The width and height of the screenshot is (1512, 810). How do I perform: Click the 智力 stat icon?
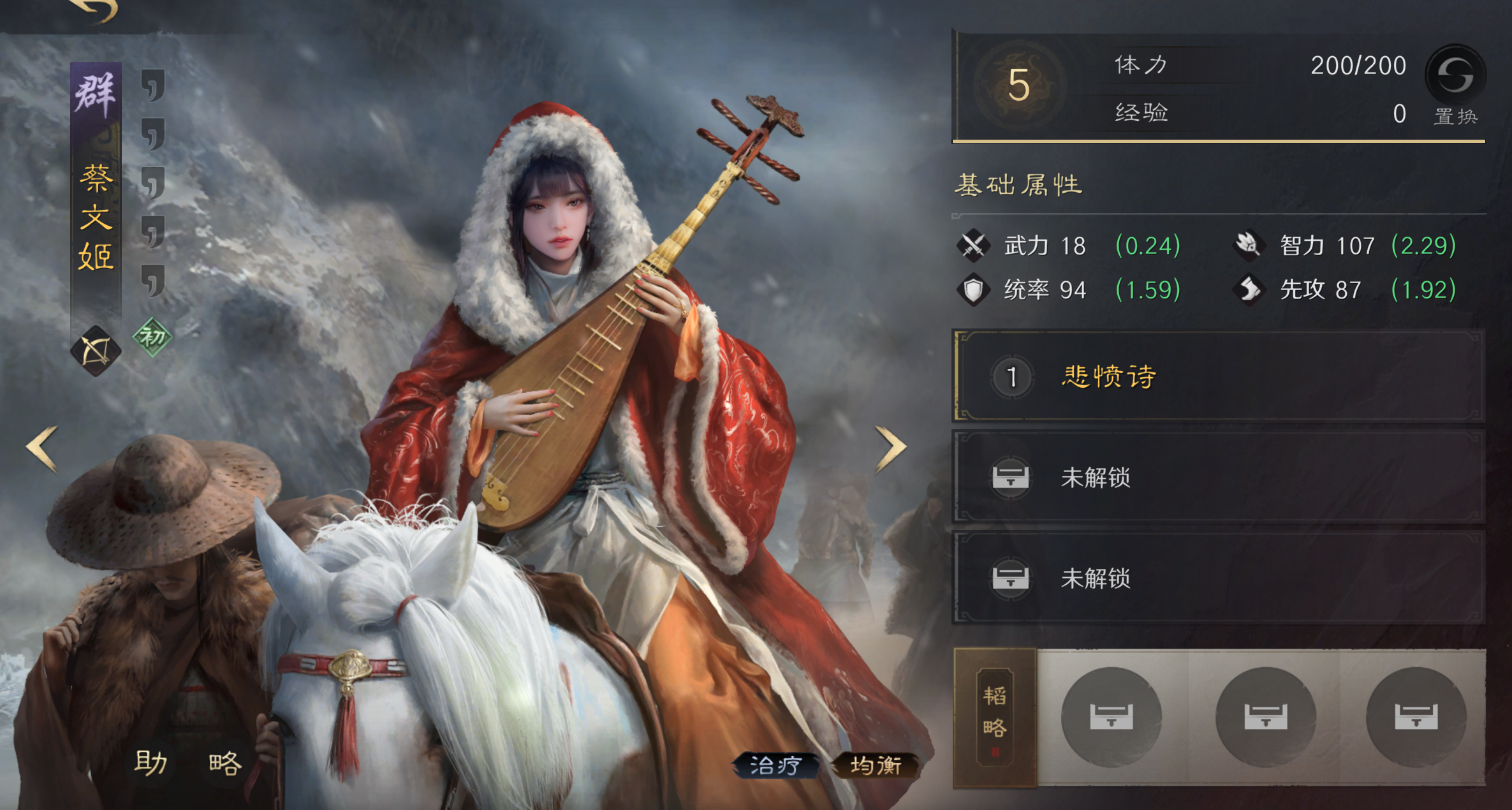tap(1251, 245)
